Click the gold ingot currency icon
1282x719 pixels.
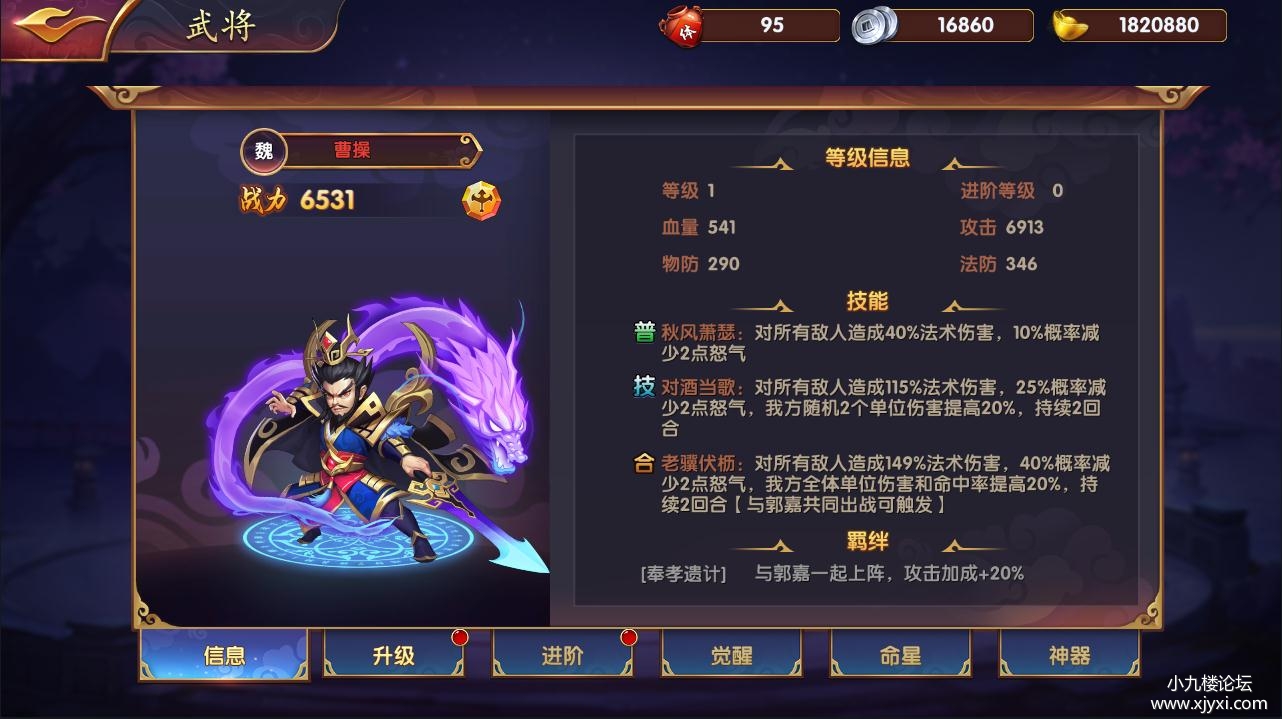(x=1072, y=26)
